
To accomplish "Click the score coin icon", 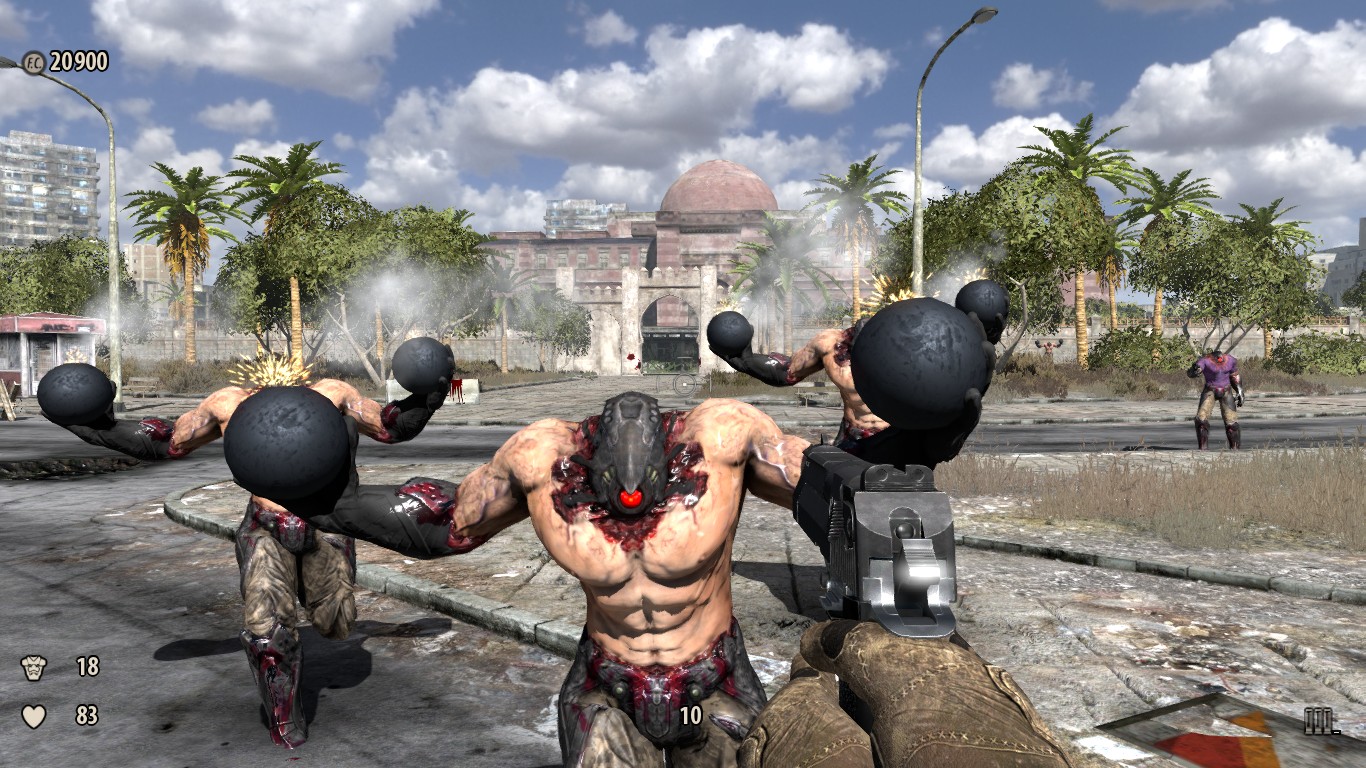I will pos(33,62).
